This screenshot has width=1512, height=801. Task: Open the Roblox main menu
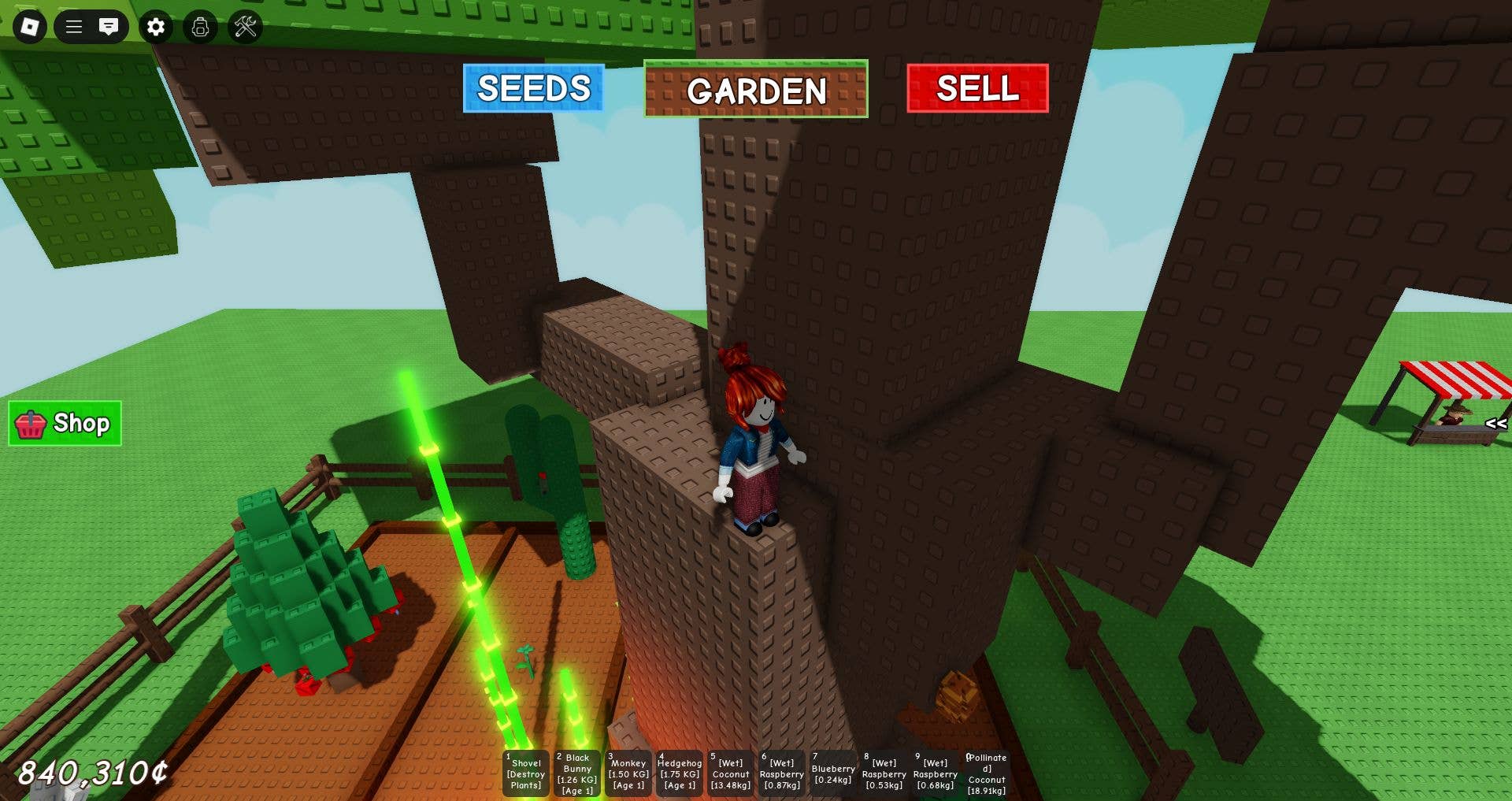(30, 27)
